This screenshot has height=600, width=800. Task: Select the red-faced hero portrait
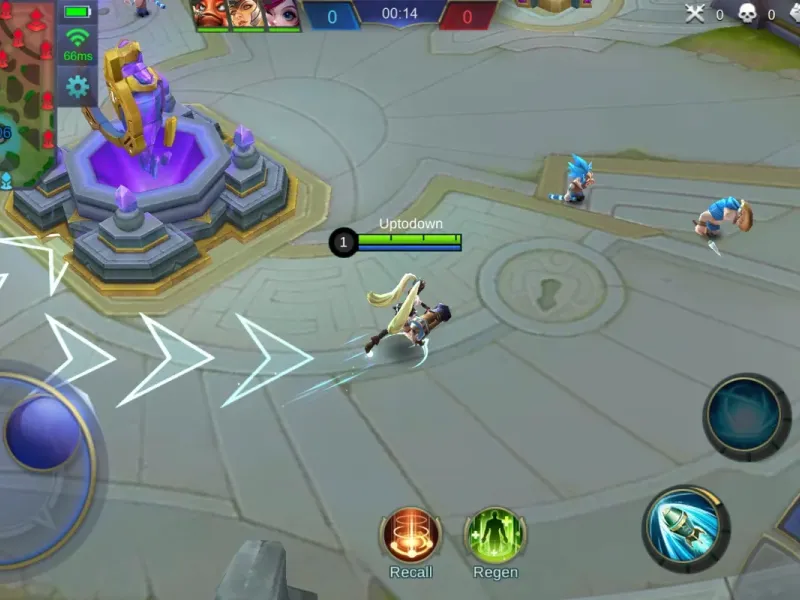[x=211, y=14]
